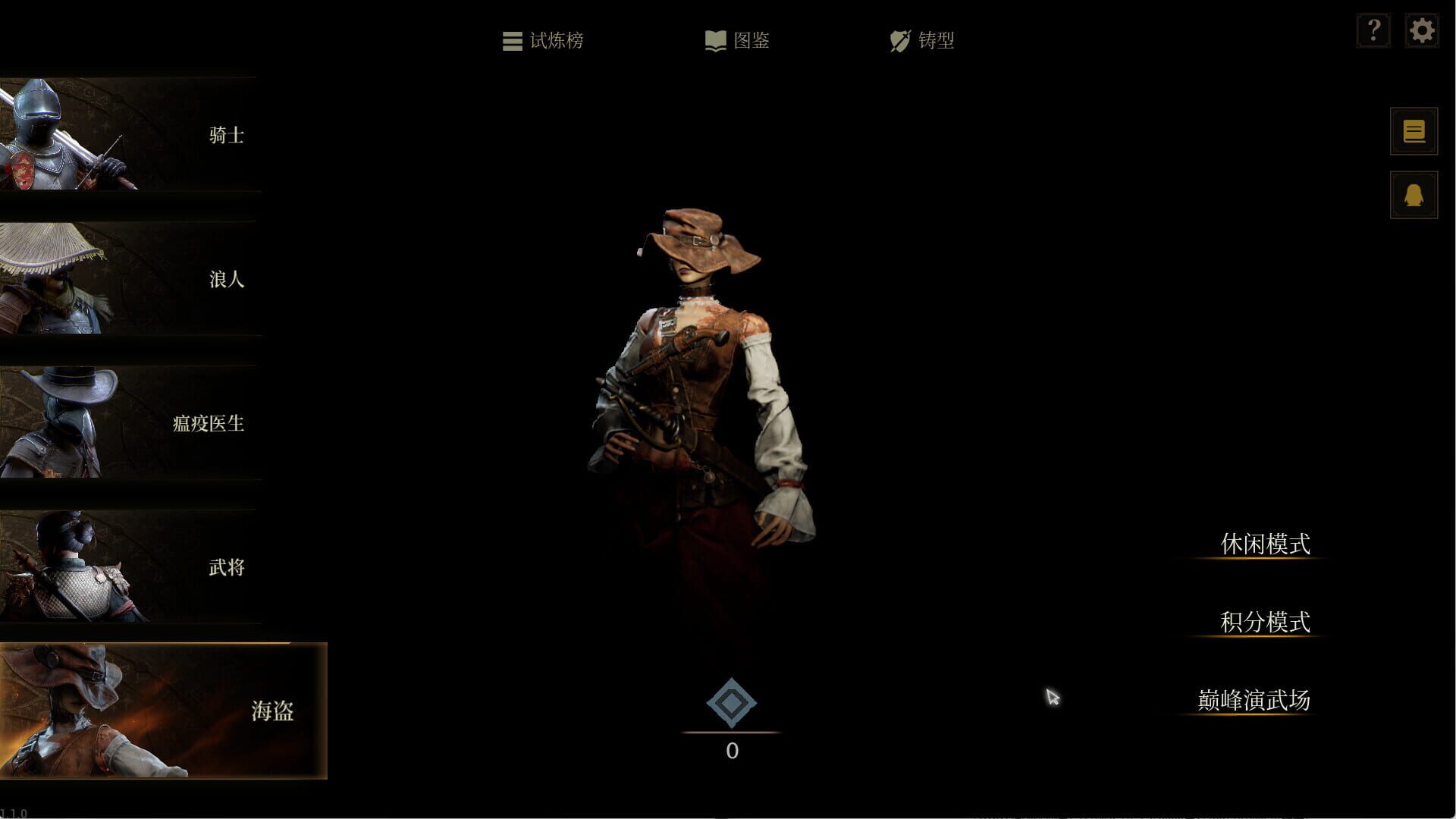Select the 浪人 class
1456x819 pixels.
[227, 280]
